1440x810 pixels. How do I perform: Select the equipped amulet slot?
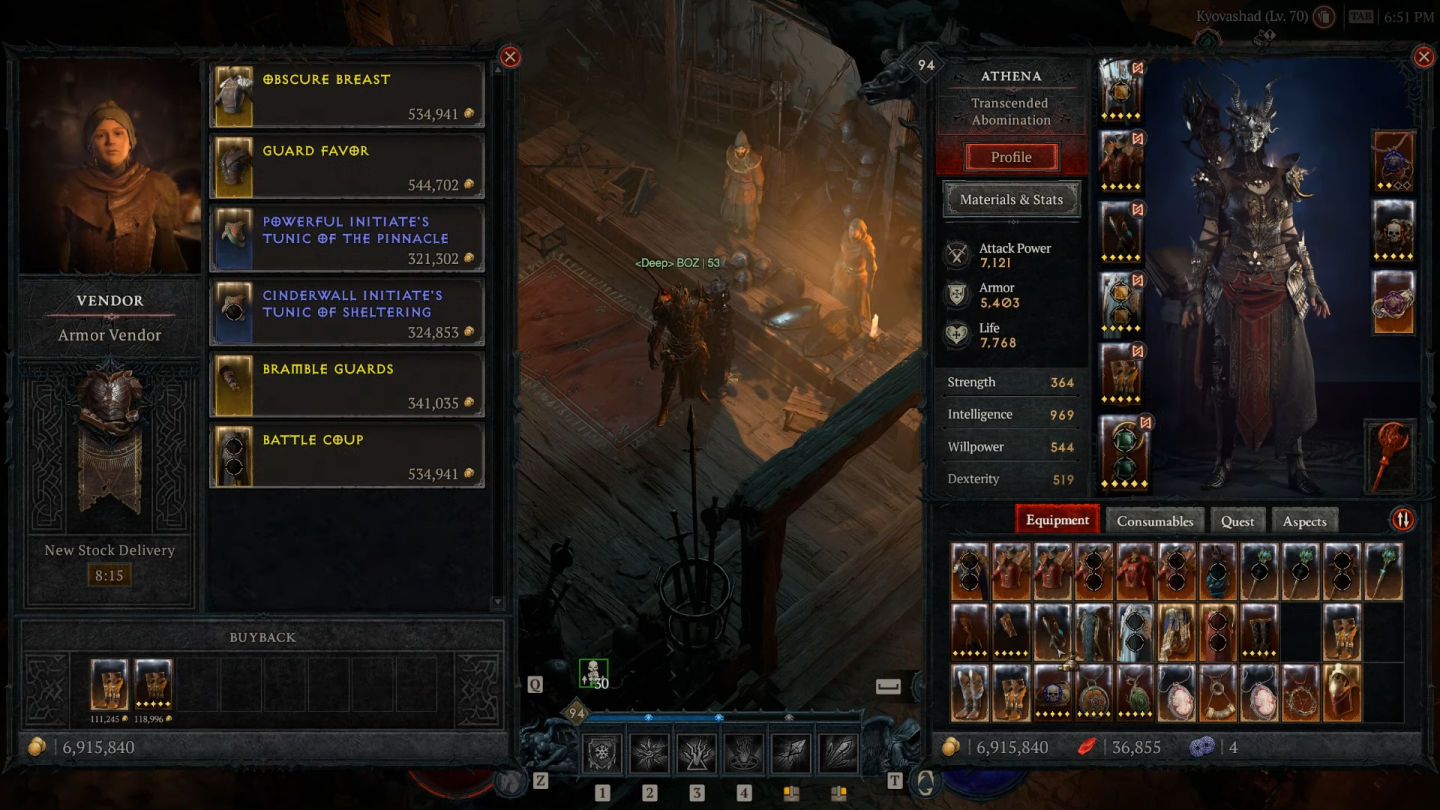[x=1393, y=160]
